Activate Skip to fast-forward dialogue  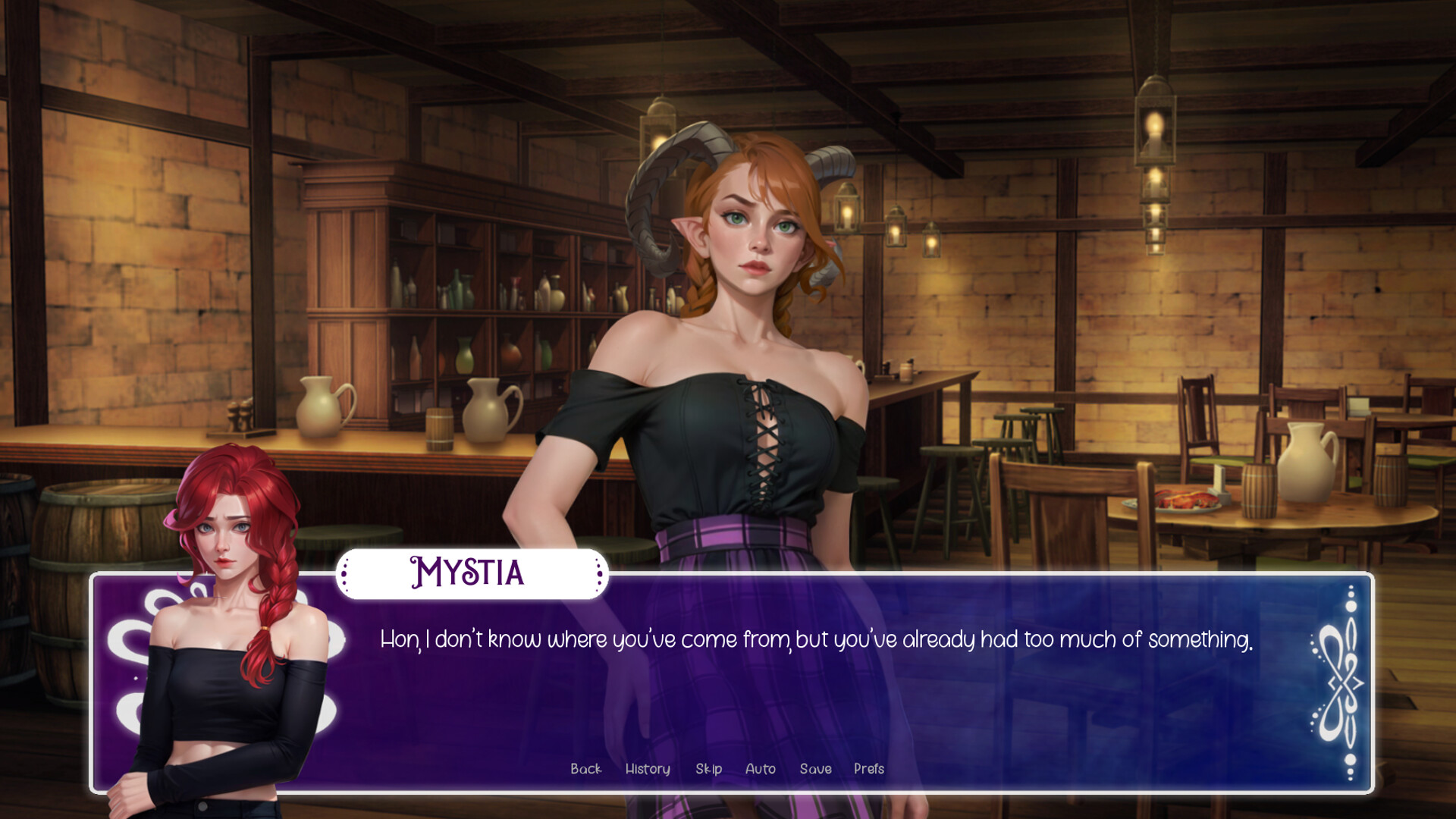coord(708,769)
